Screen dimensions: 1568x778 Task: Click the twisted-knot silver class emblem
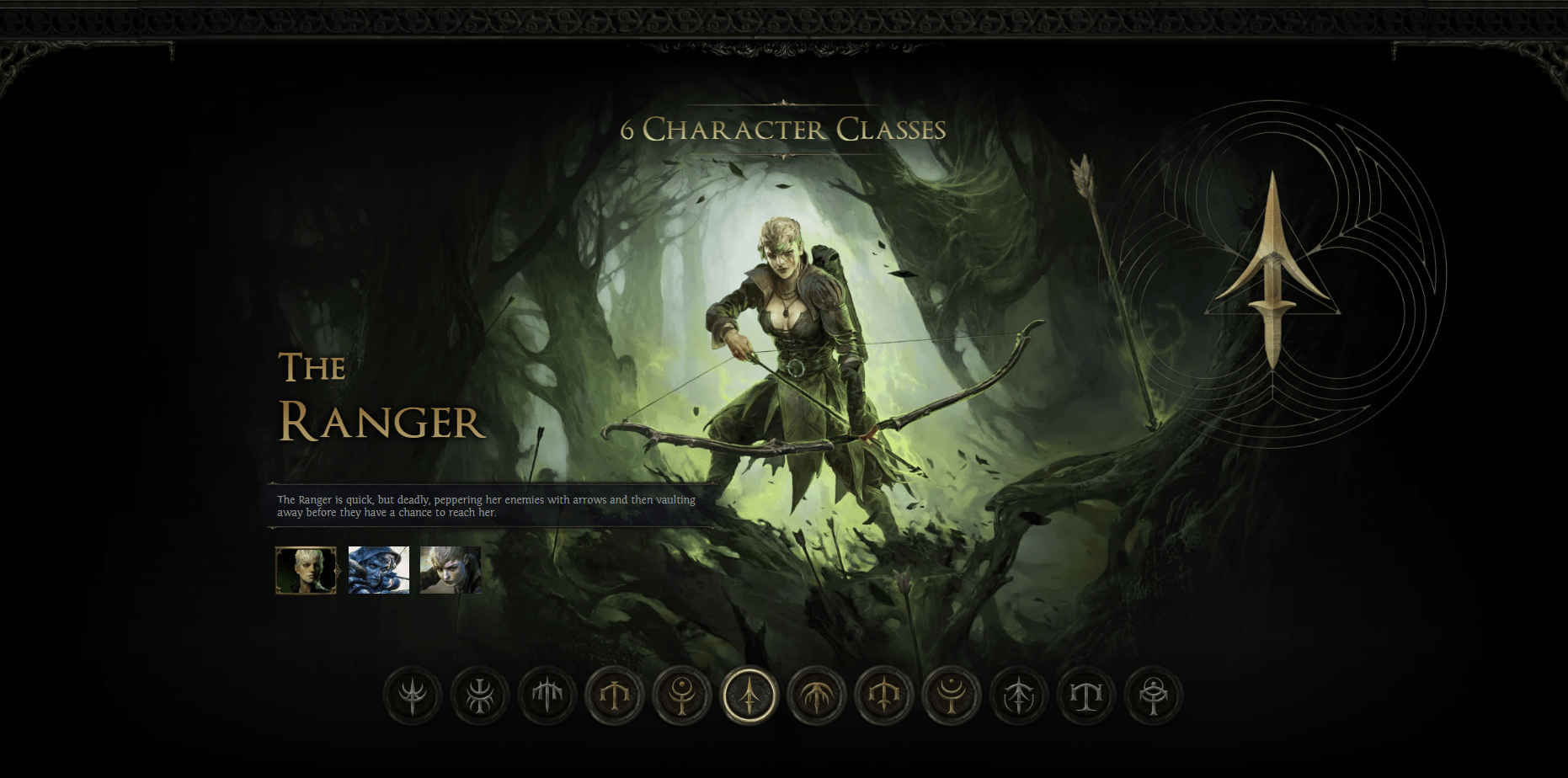479,696
